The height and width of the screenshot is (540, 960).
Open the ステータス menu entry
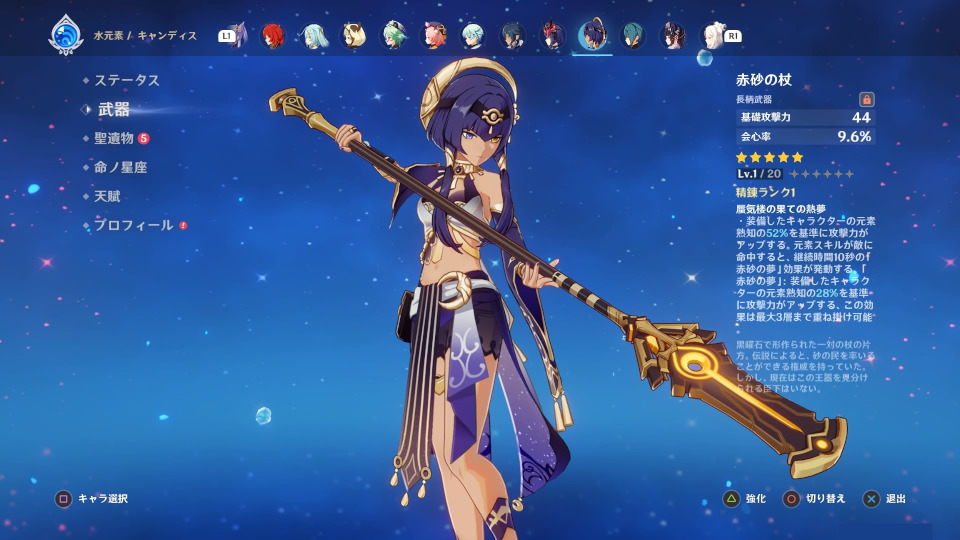(126, 80)
